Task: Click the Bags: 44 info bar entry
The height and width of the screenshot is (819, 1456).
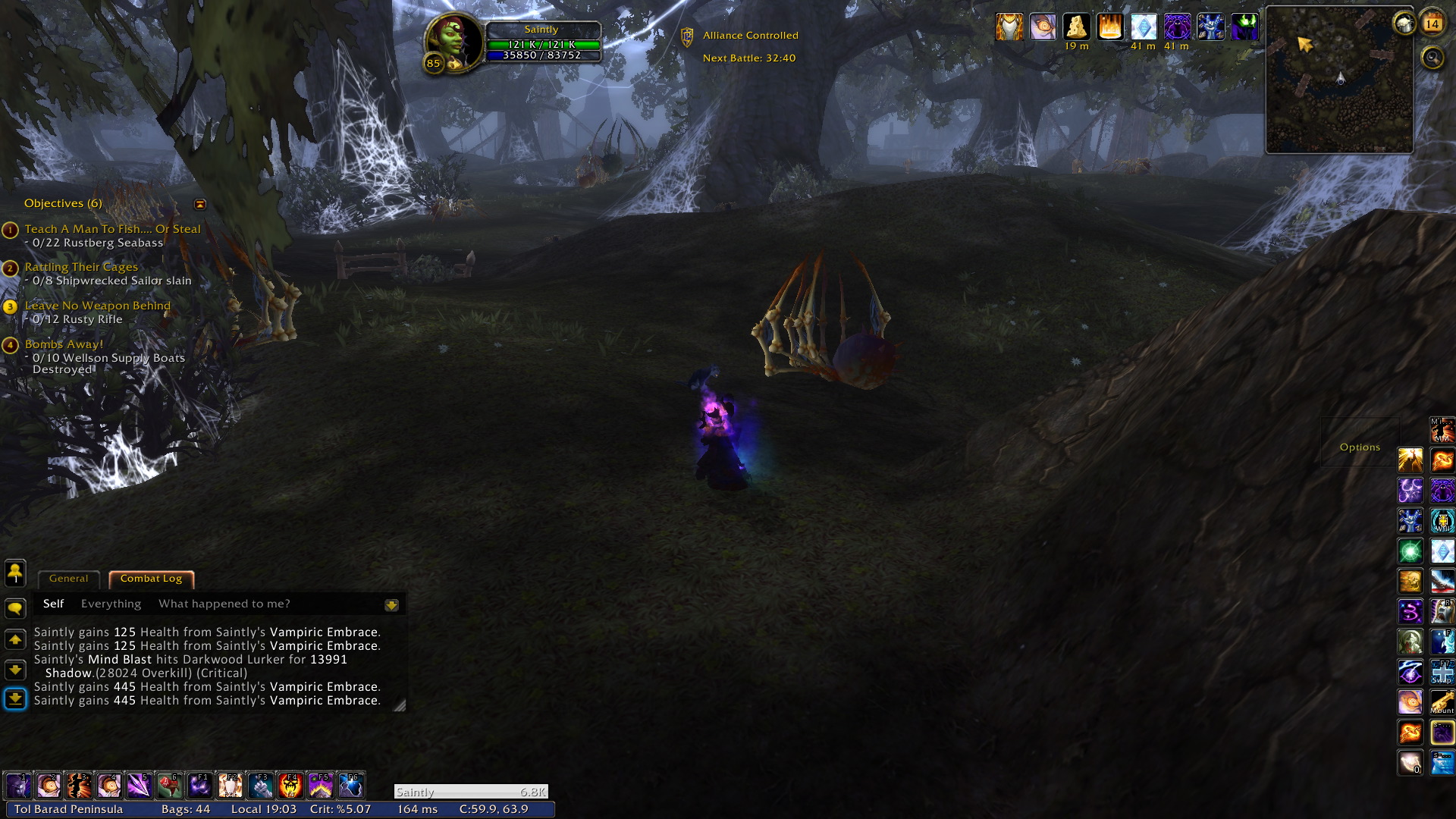Action: pyautogui.click(x=185, y=809)
